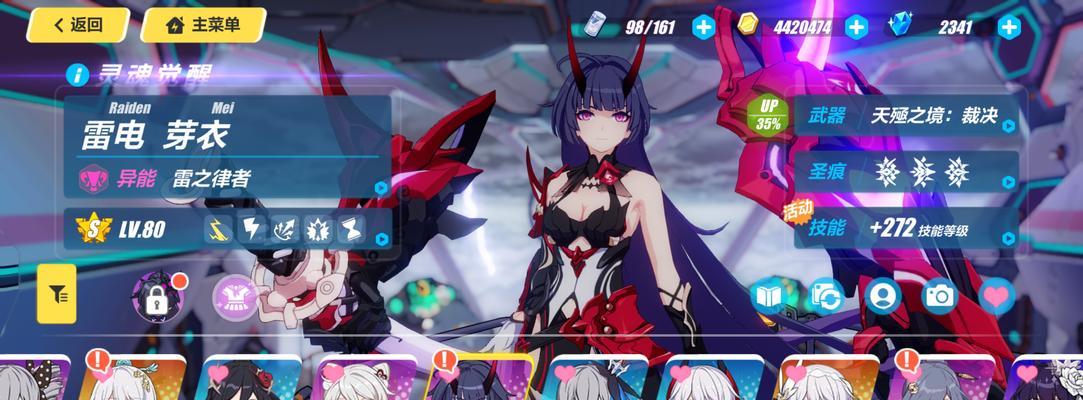Tap the blue circular-arrows switch icon
The height and width of the screenshot is (400, 1083).
pyautogui.click(x=825, y=296)
